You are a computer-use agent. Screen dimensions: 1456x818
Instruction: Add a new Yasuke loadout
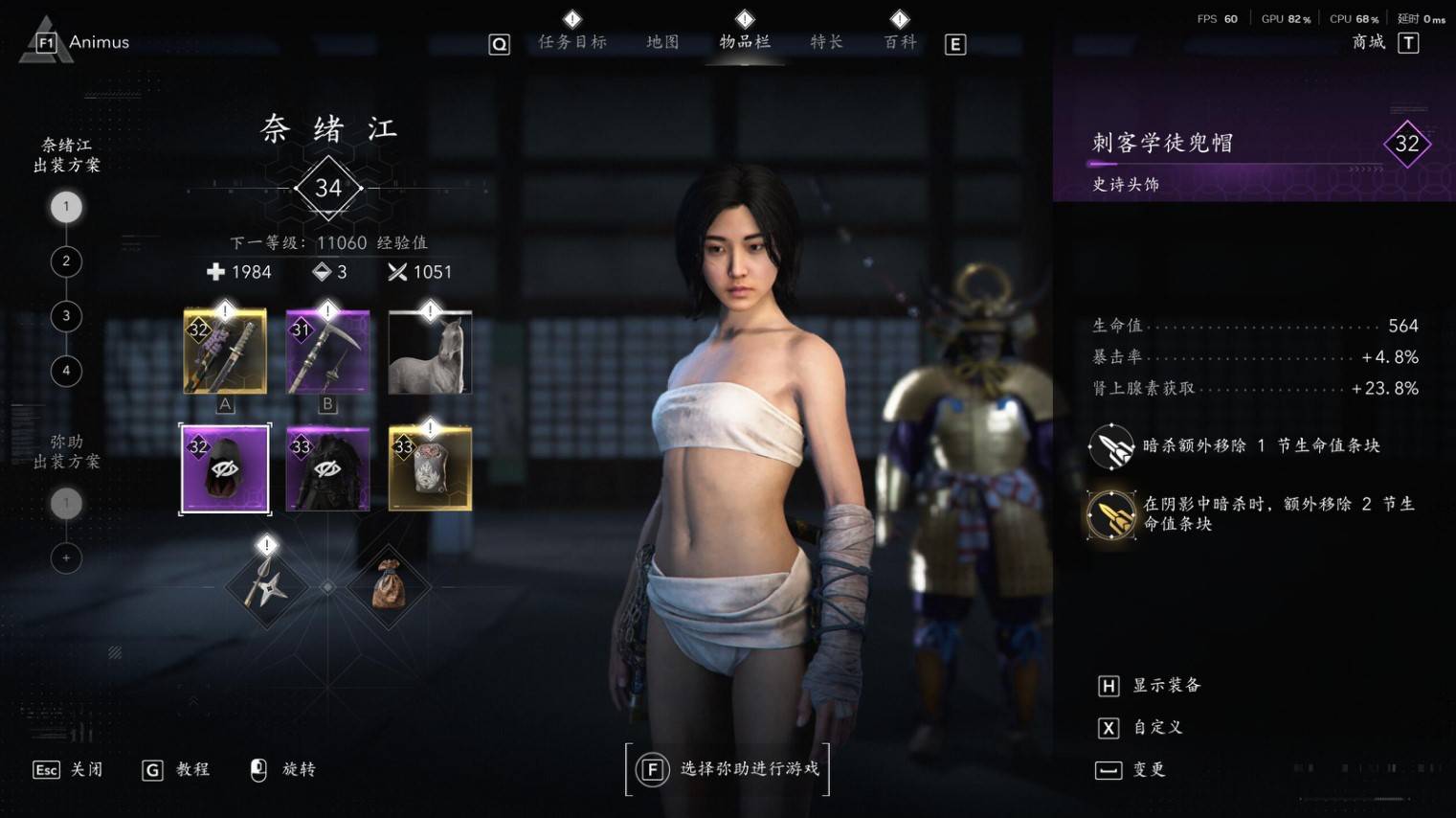(x=66, y=557)
